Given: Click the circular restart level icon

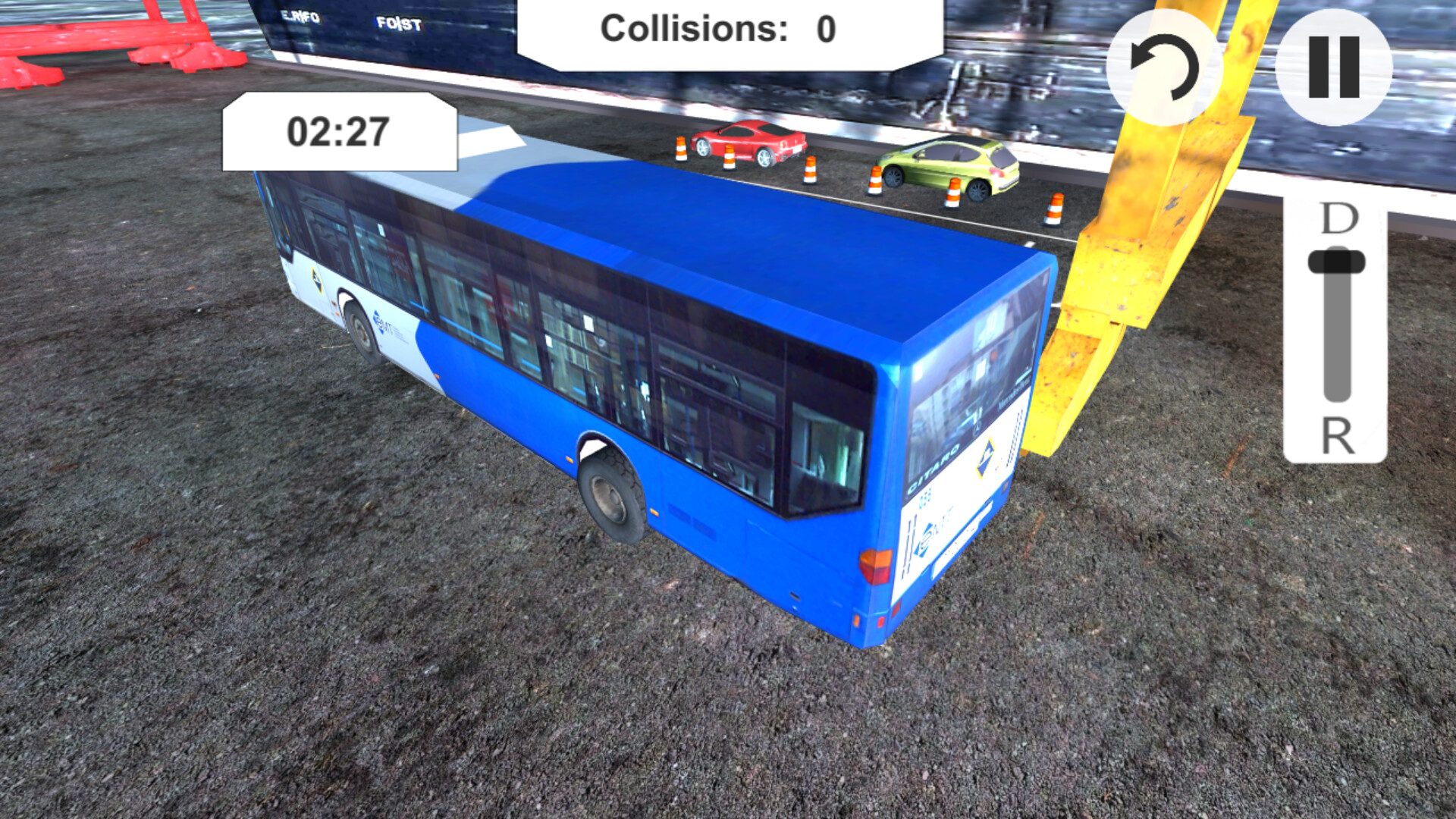Looking at the screenshot, I should click(1163, 68).
